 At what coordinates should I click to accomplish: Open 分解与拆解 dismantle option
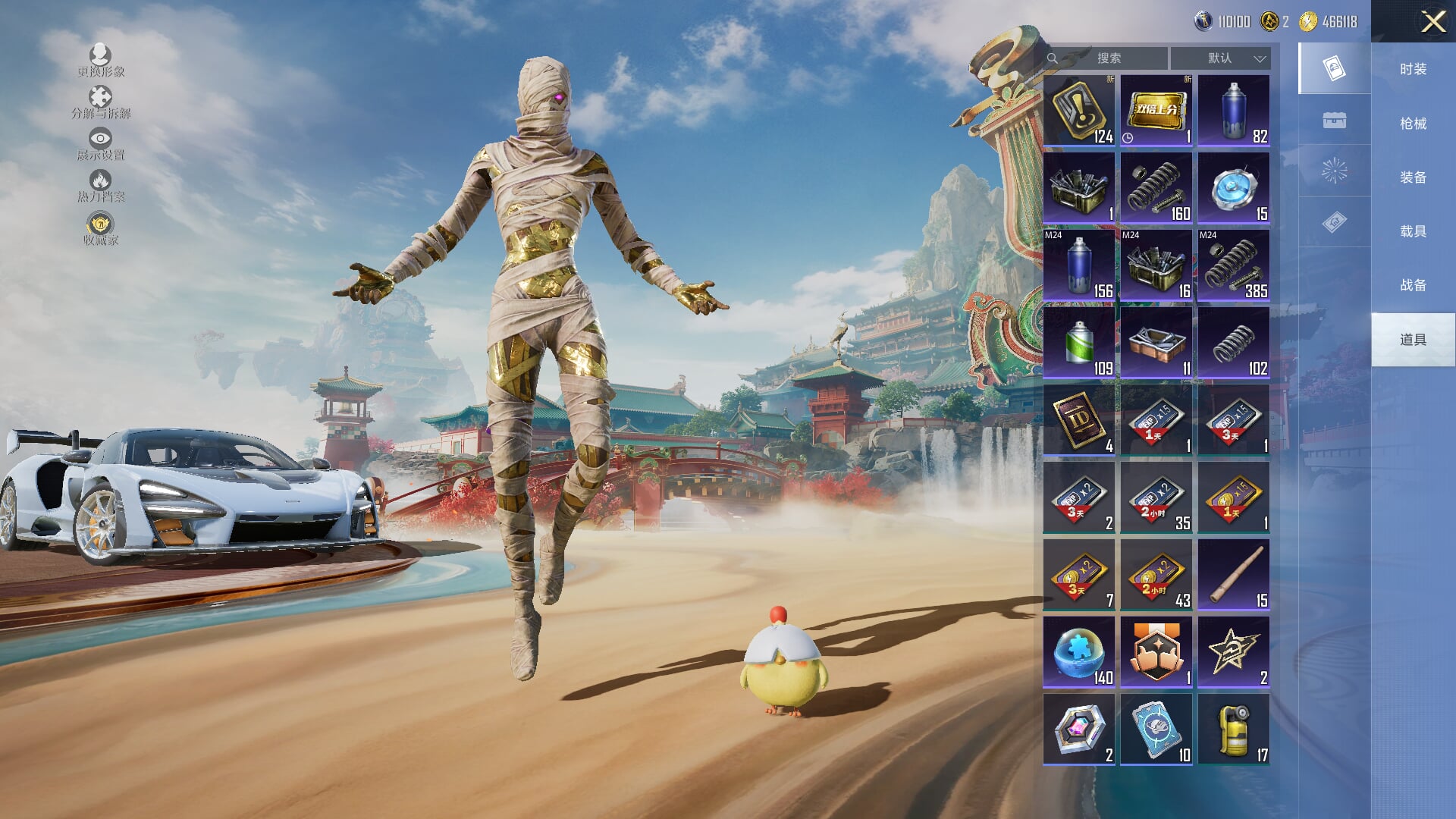100,102
